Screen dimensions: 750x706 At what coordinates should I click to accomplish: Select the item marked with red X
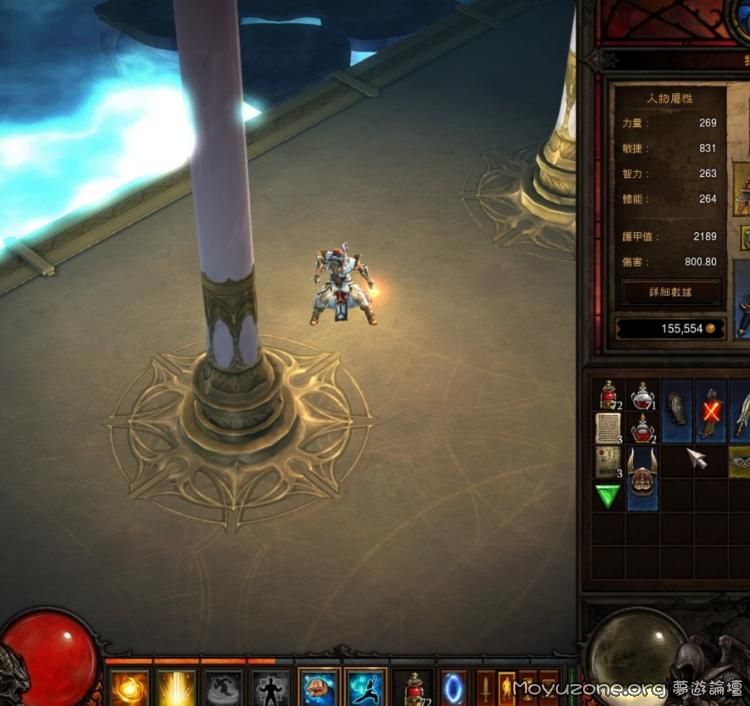[711, 412]
